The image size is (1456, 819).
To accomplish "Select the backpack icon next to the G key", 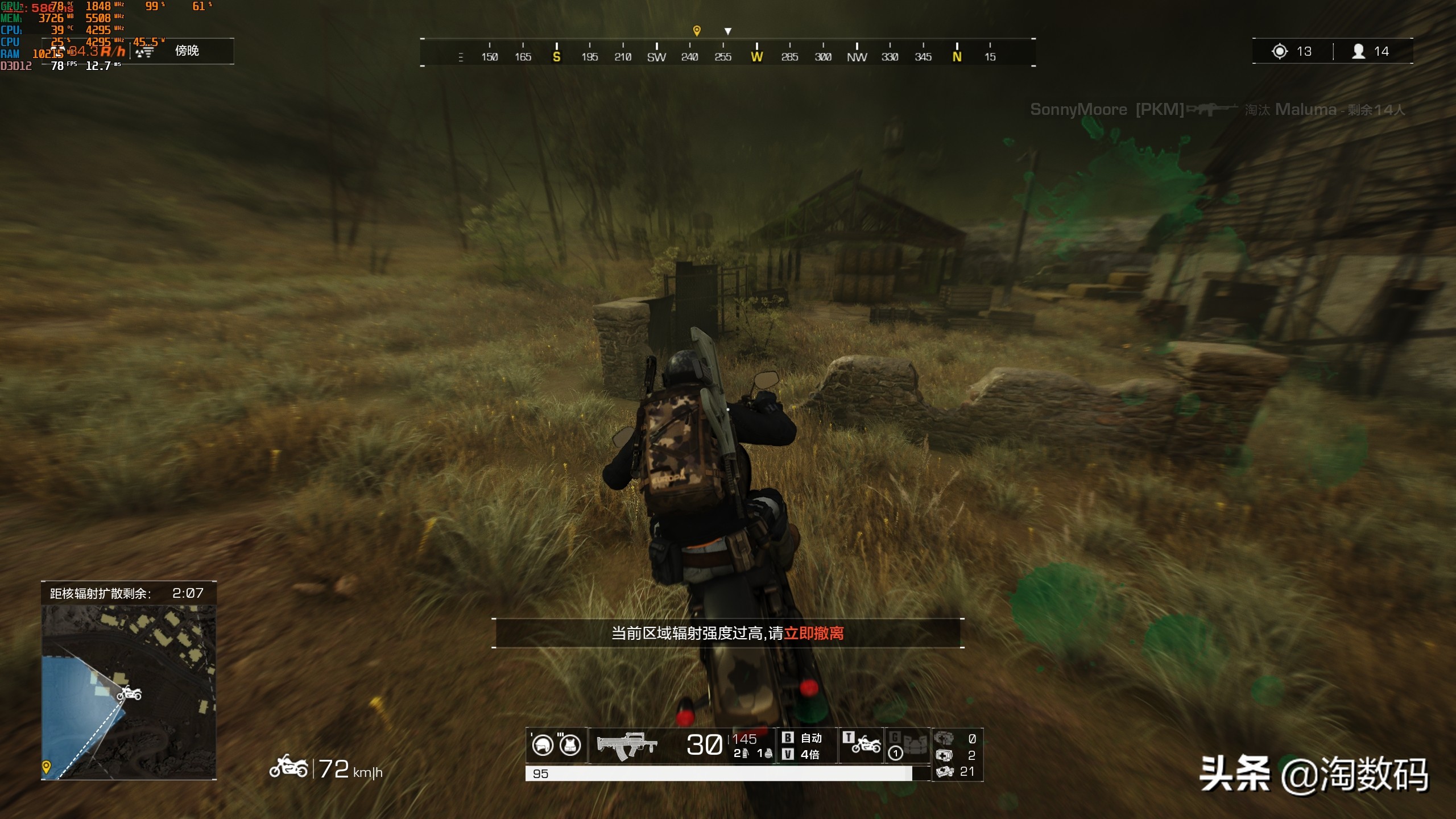I will pos(916,745).
